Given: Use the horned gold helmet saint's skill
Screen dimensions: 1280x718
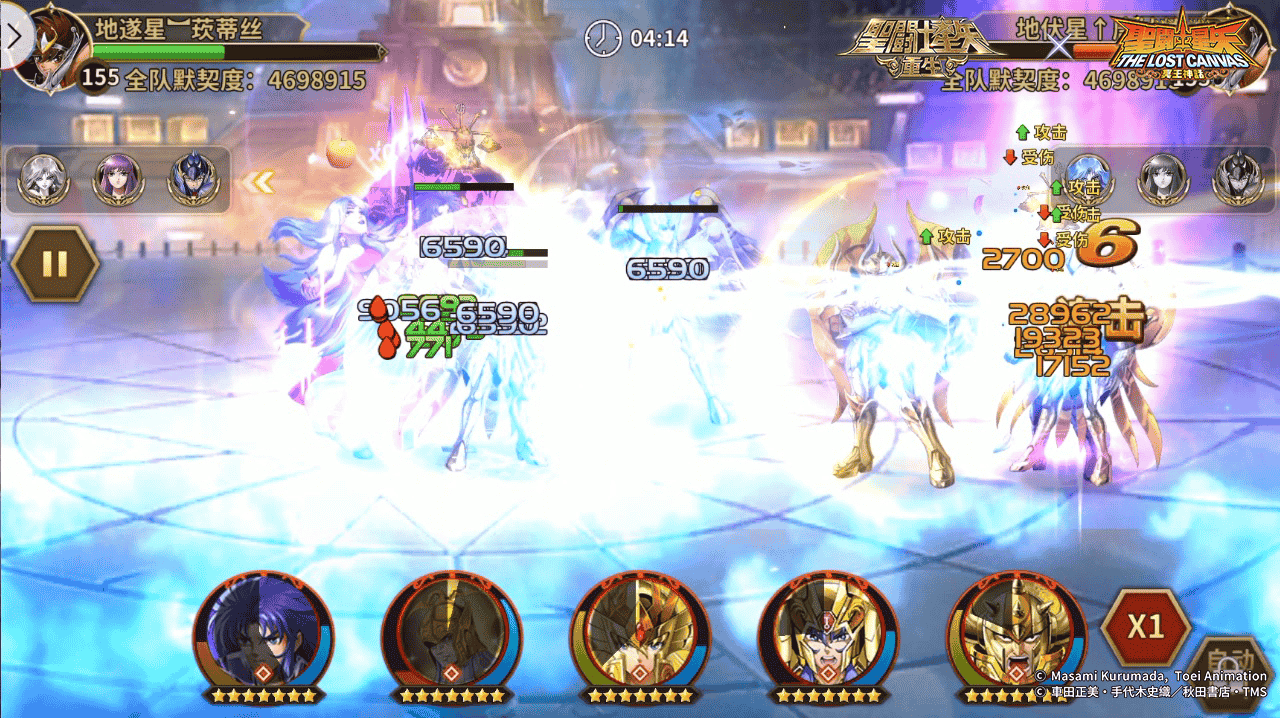Looking at the screenshot, I should click(x=827, y=631).
